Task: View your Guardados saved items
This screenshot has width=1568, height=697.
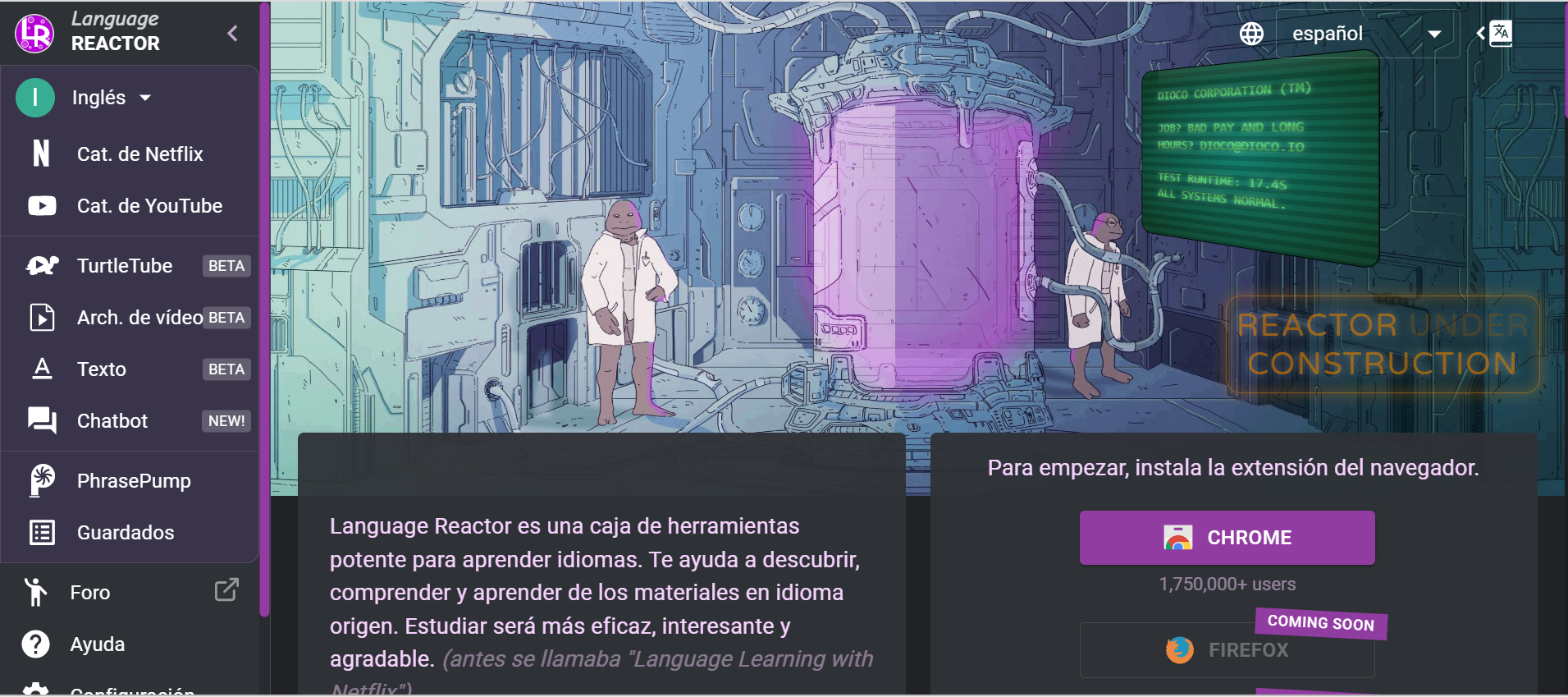Action: coord(125,532)
